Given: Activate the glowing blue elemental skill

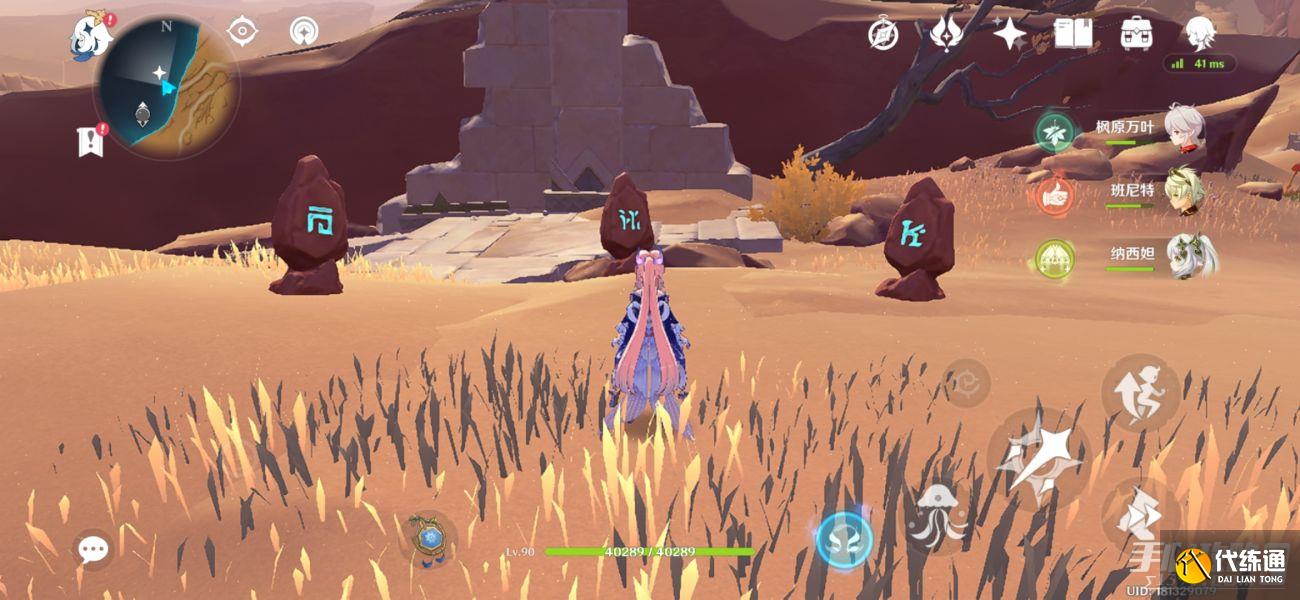Looking at the screenshot, I should click(x=844, y=540).
